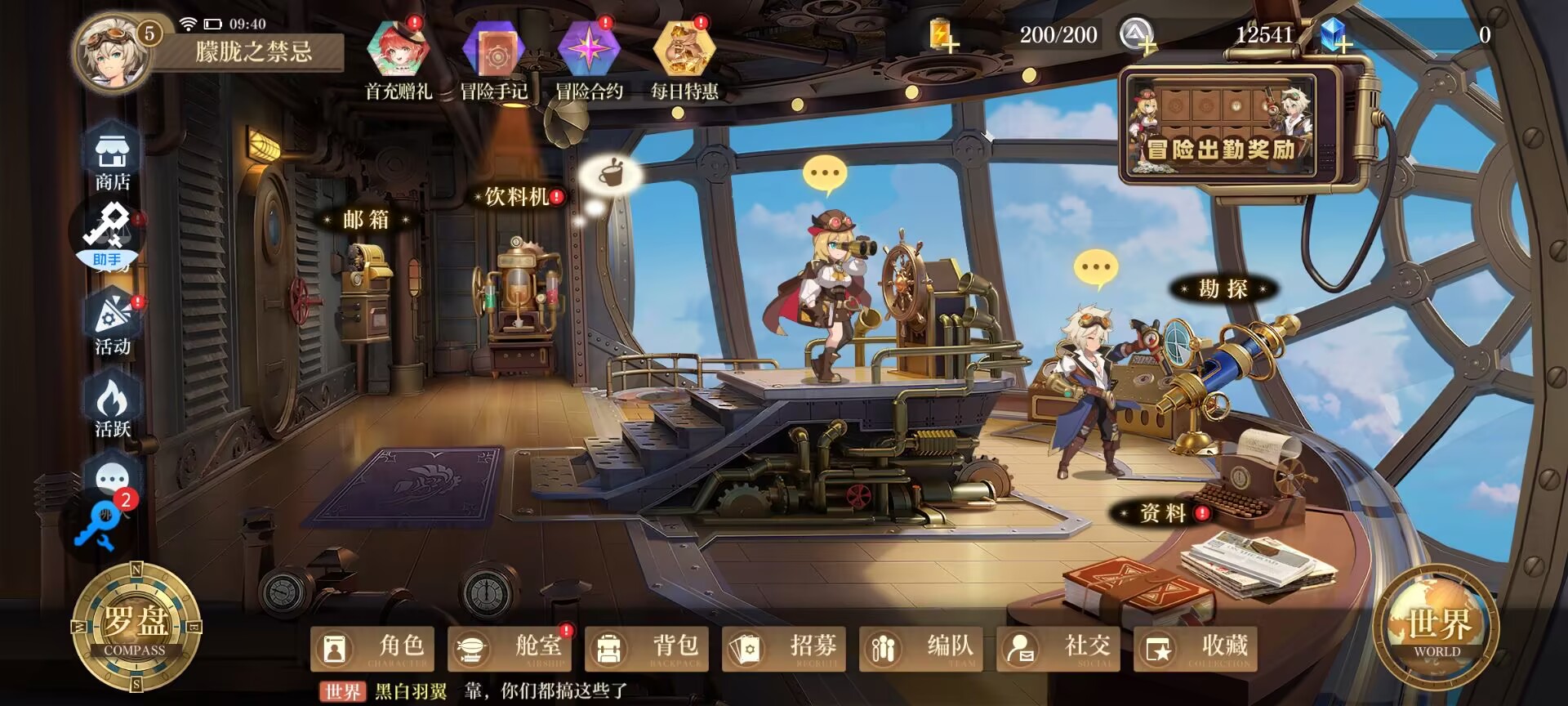Open the 首充赠礼 first-recharge gift
Screen dimensions: 1568x706
click(399, 59)
